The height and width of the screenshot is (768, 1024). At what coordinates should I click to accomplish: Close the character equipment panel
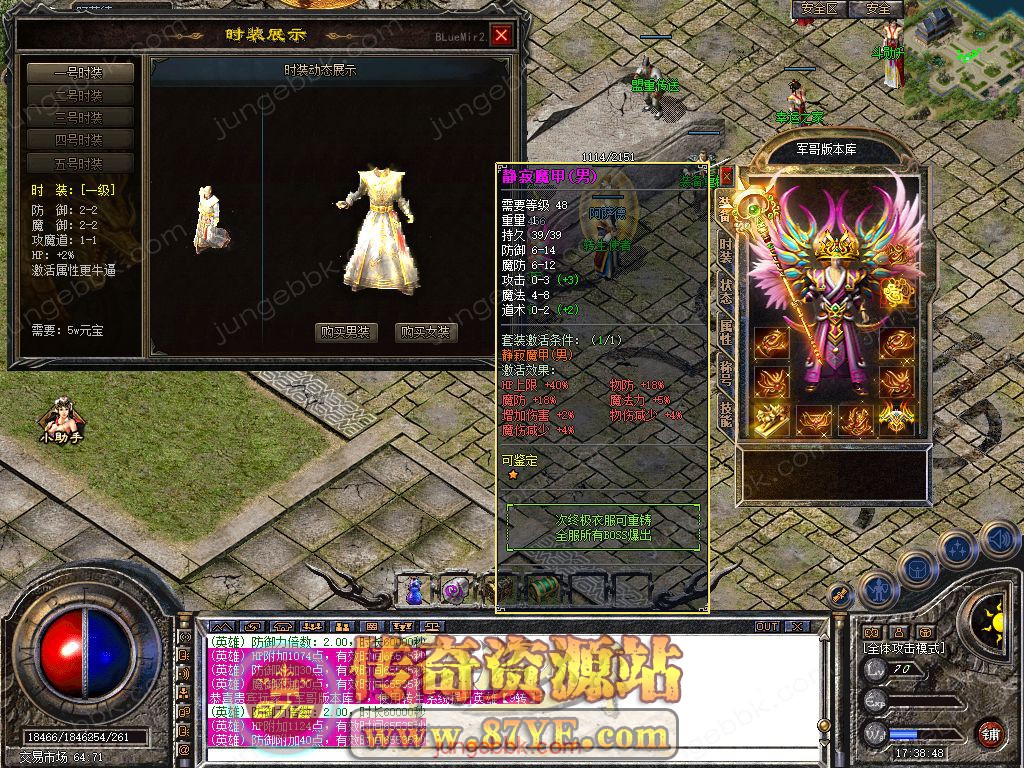[727, 176]
